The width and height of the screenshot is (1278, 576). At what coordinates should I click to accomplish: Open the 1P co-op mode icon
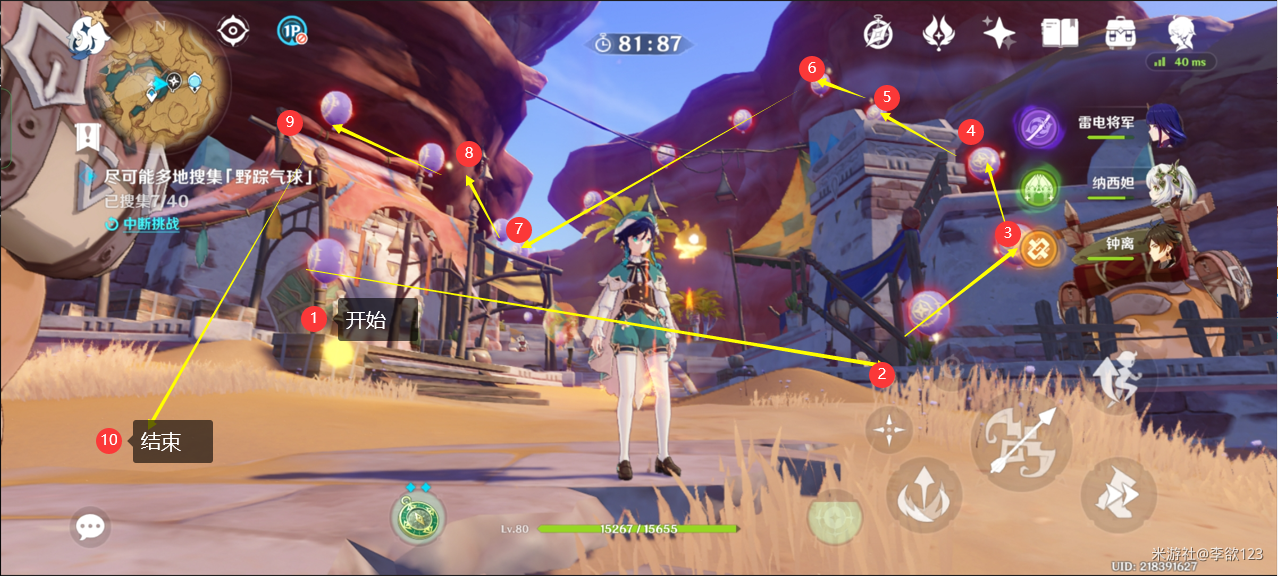pyautogui.click(x=291, y=31)
